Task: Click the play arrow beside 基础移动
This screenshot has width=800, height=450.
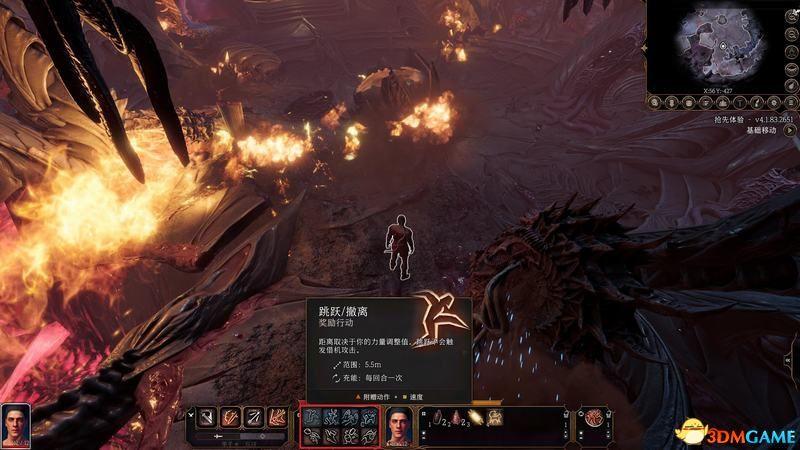Action: coord(787,130)
